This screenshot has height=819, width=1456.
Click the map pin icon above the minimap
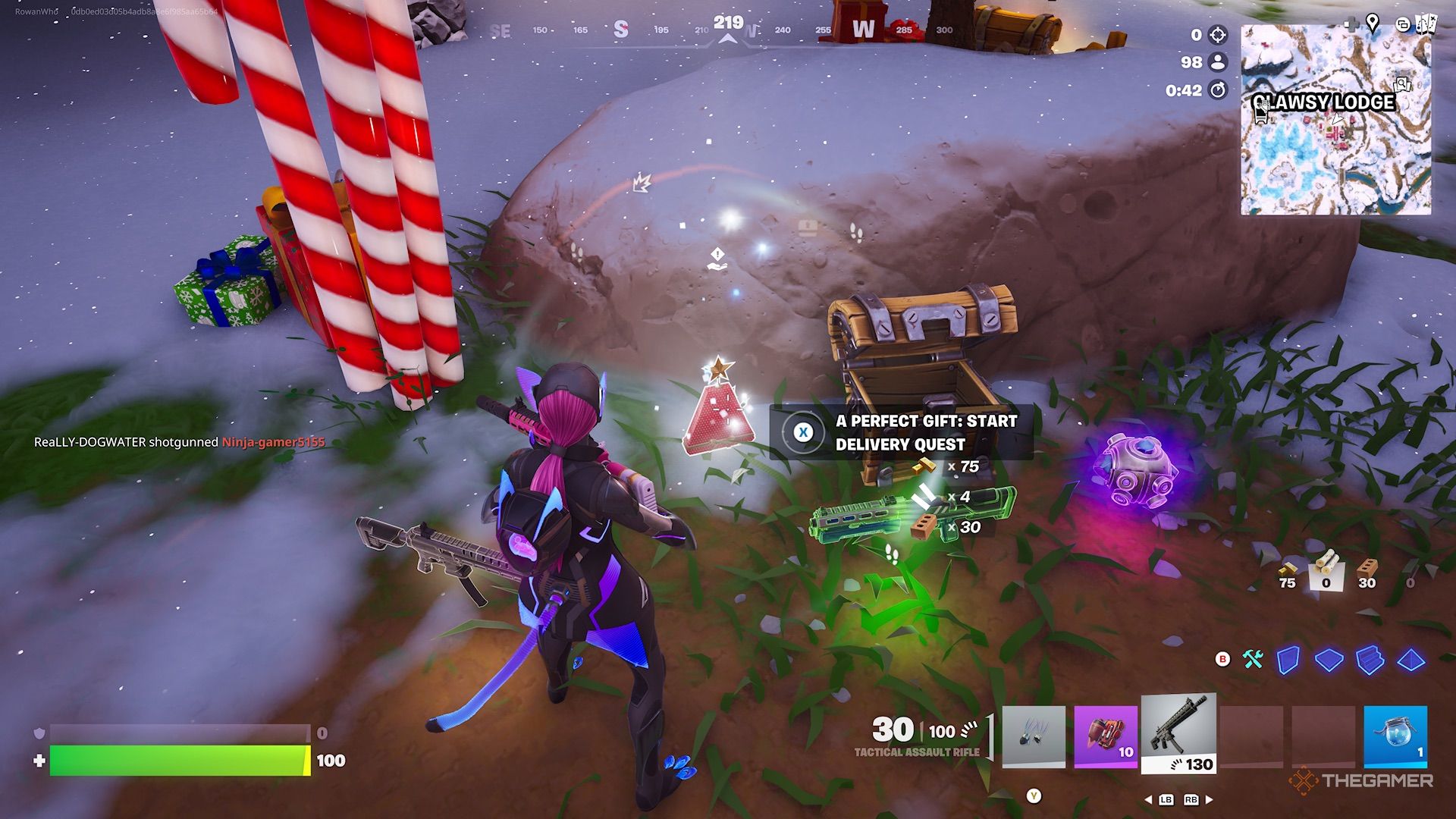point(1373,21)
